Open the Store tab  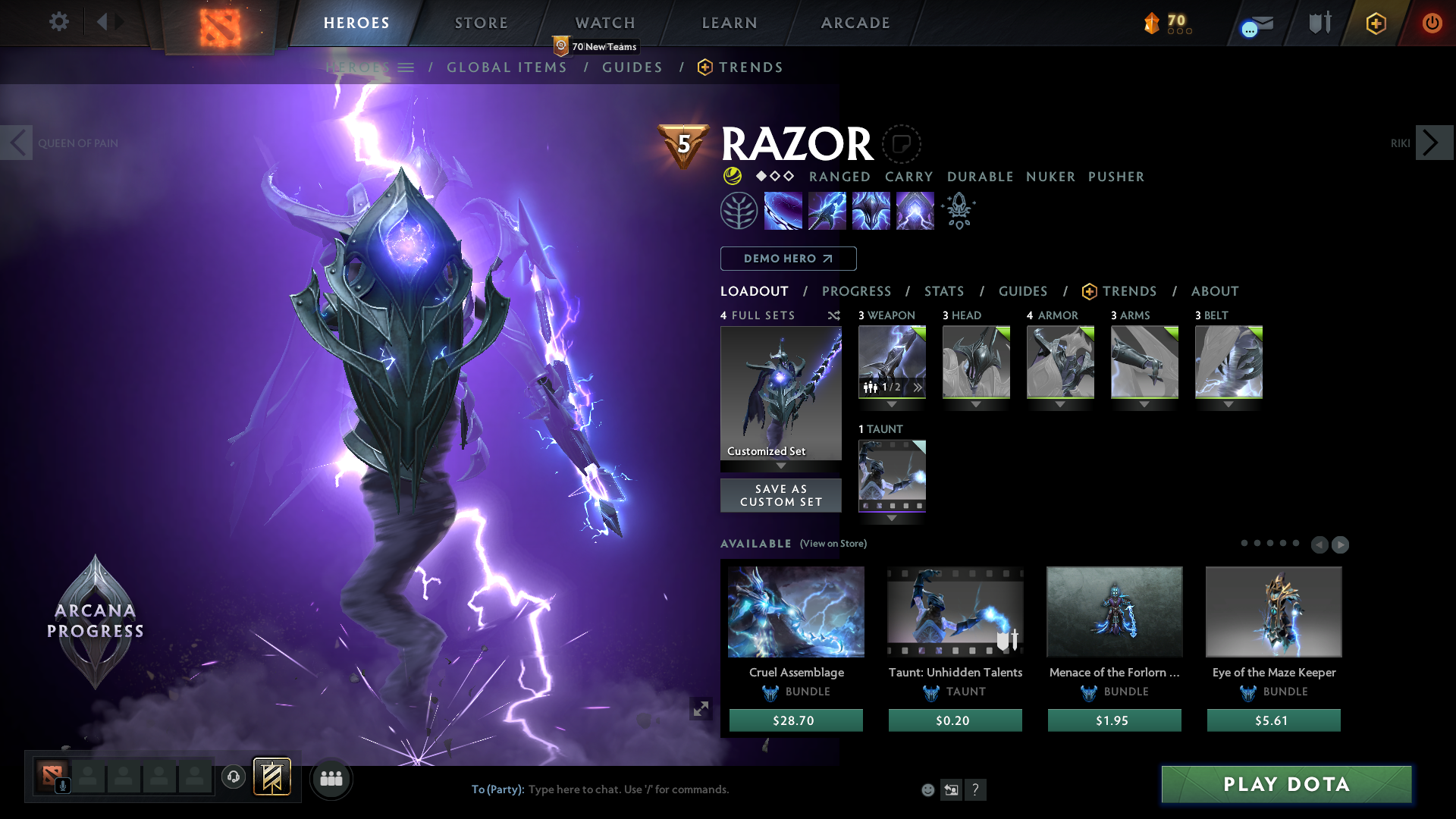481,23
